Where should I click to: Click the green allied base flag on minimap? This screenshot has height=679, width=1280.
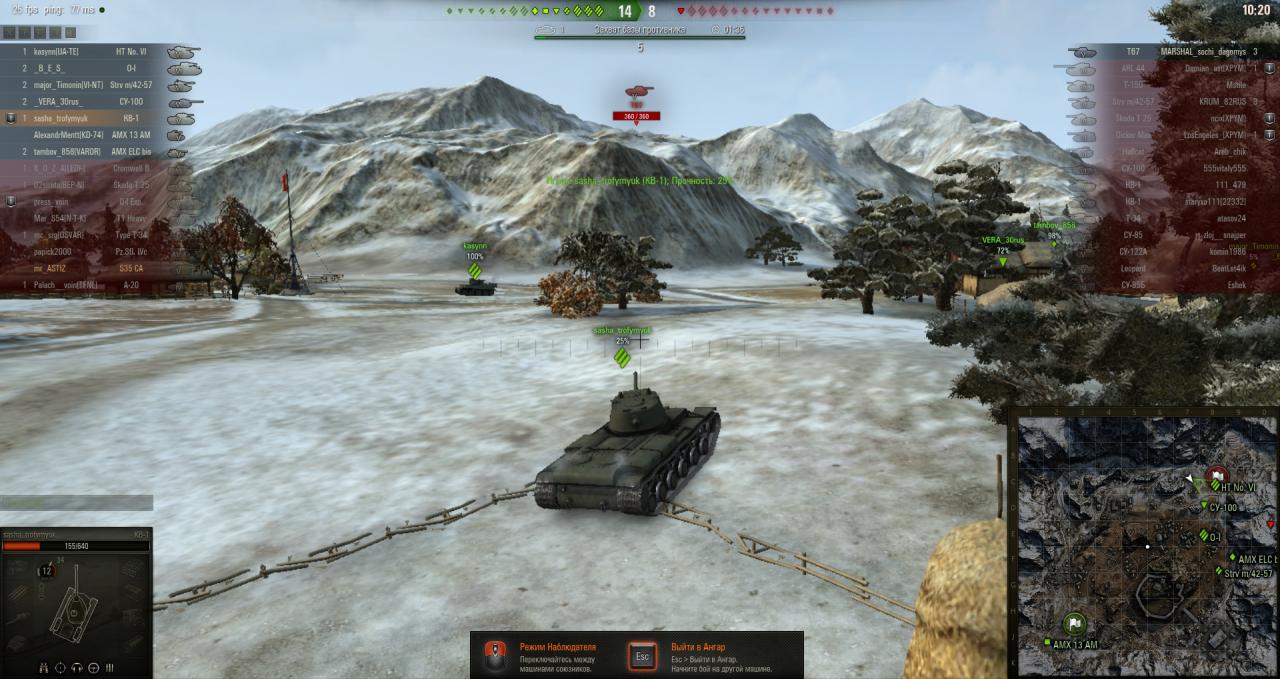pos(1075,624)
